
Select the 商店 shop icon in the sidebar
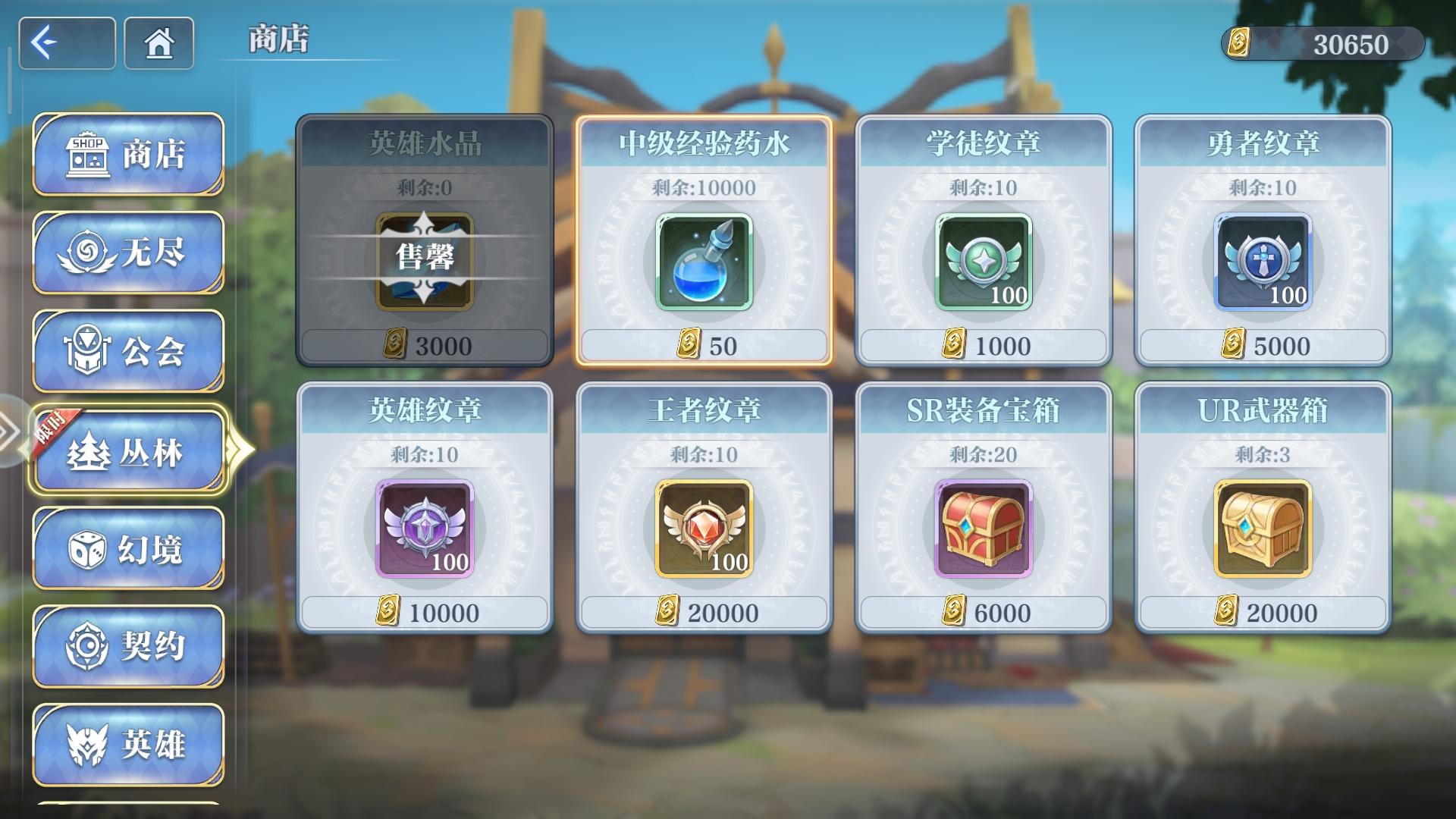pyautogui.click(x=87, y=152)
